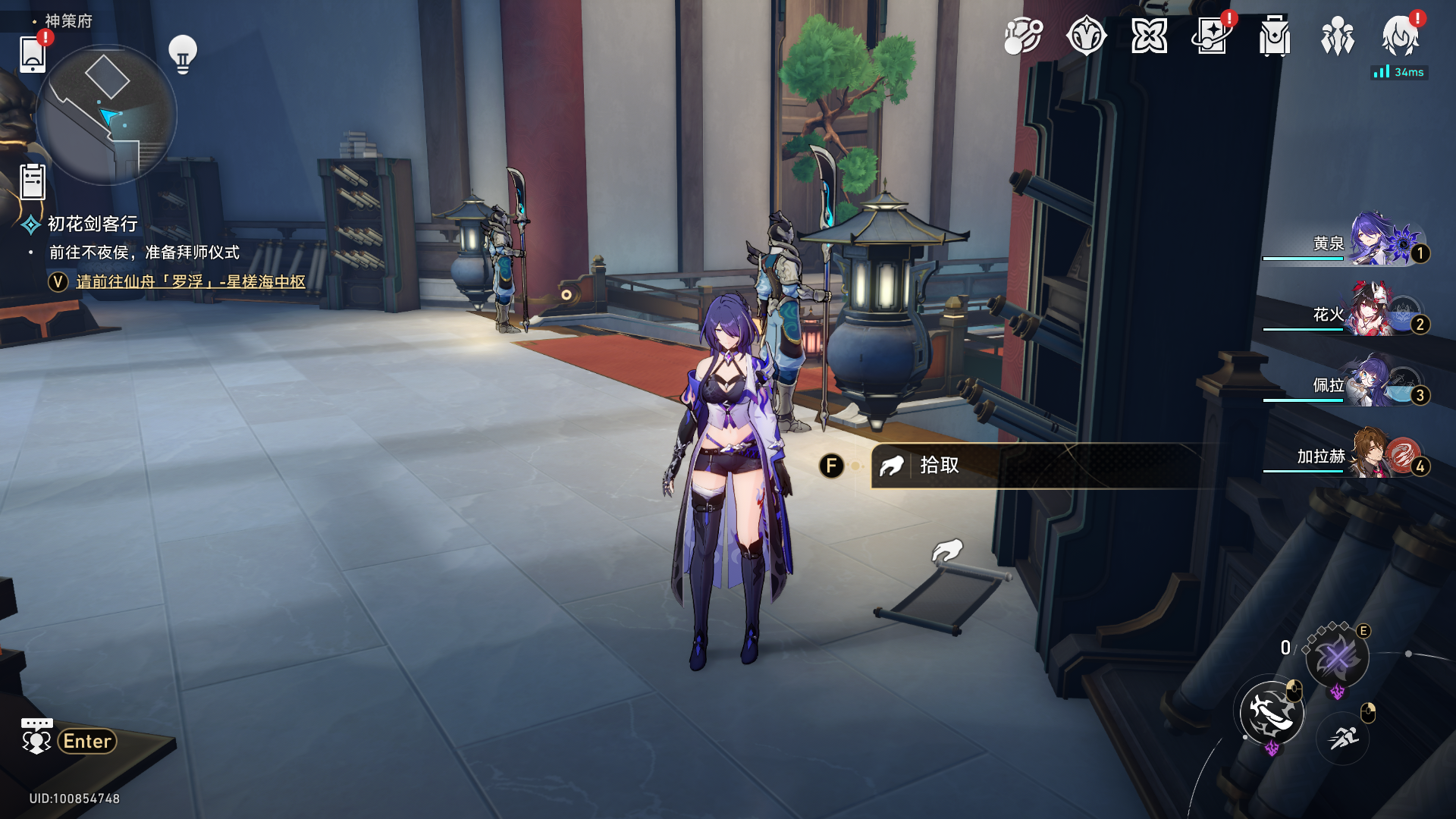This screenshot has height=819, width=1456.
Task: Click the lightbulb hint icon
Action: pyautogui.click(x=183, y=54)
